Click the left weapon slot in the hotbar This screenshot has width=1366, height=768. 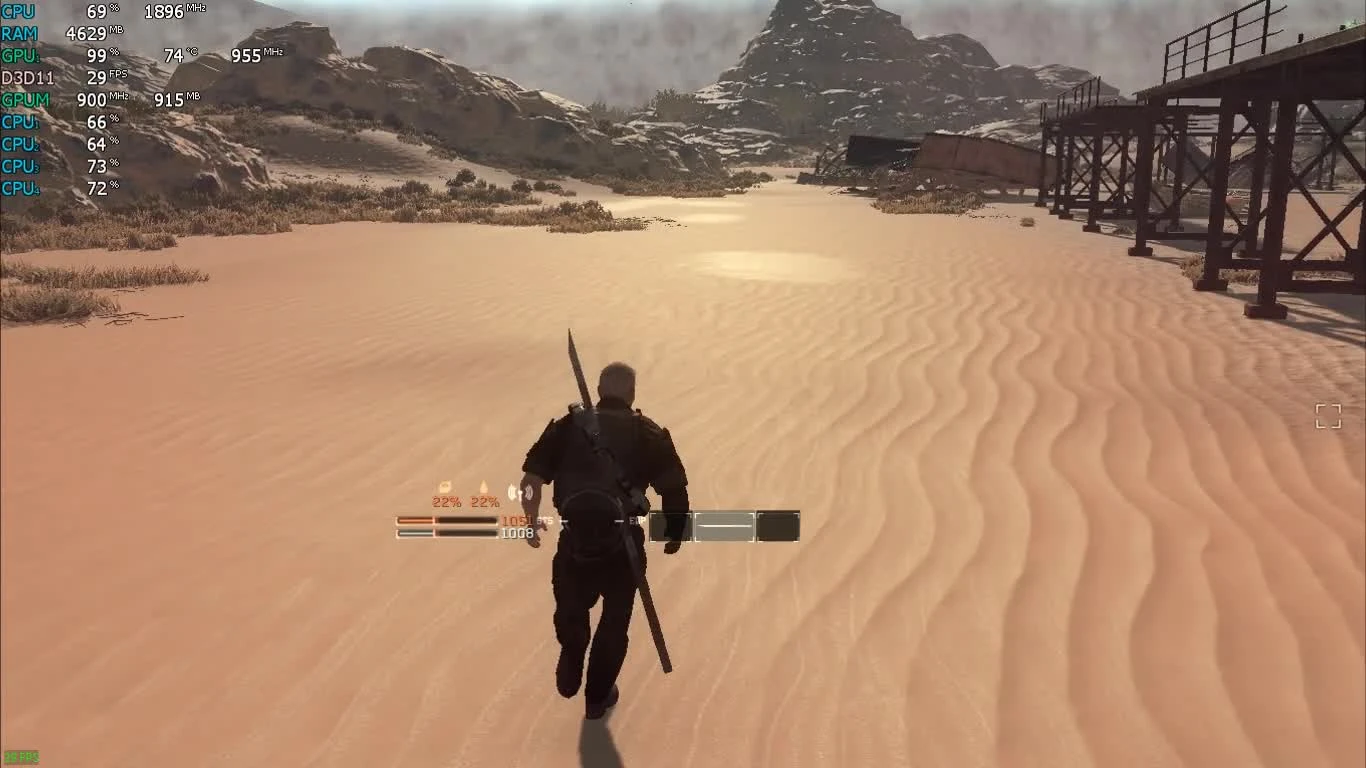point(672,527)
